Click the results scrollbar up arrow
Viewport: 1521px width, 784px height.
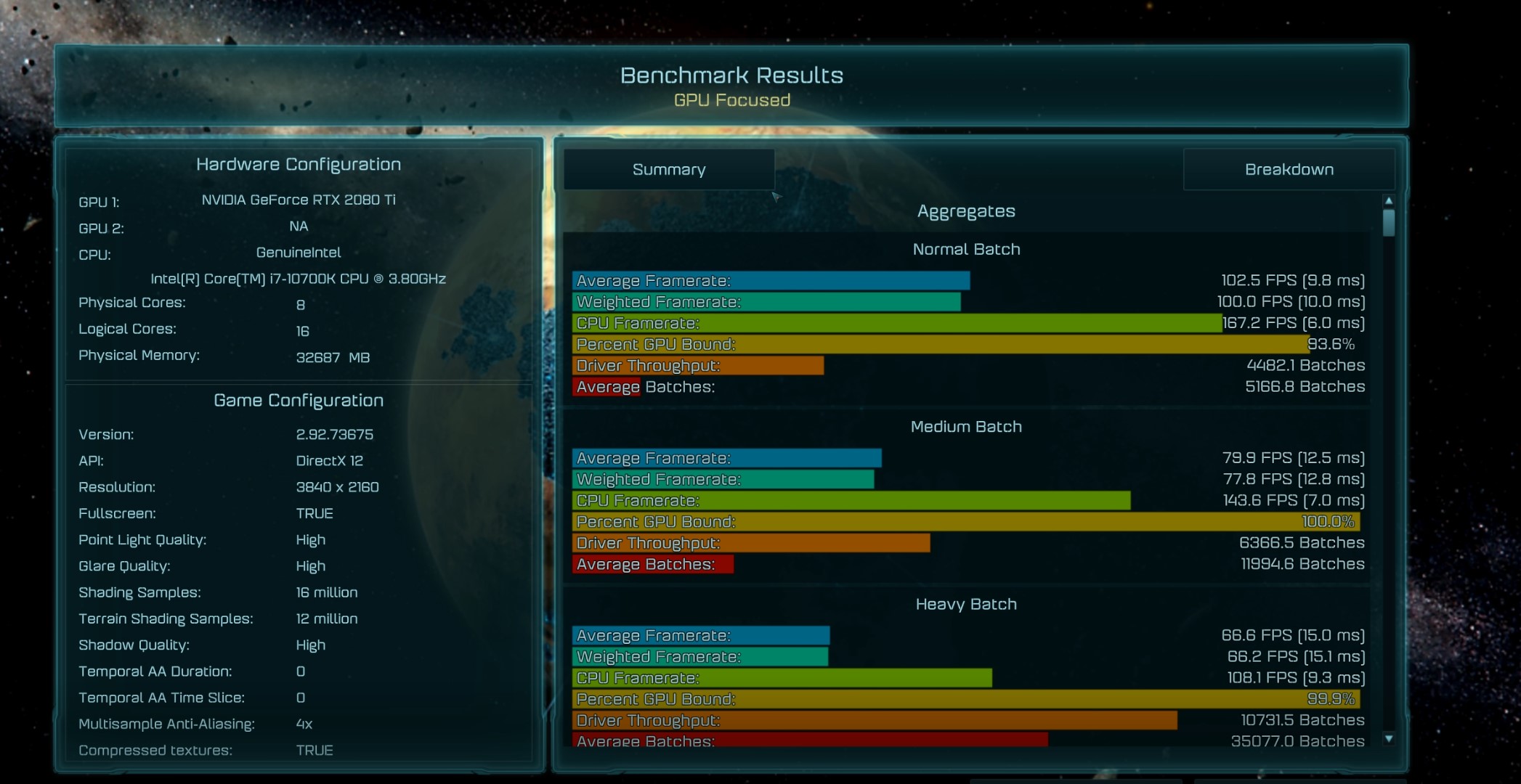(1389, 201)
